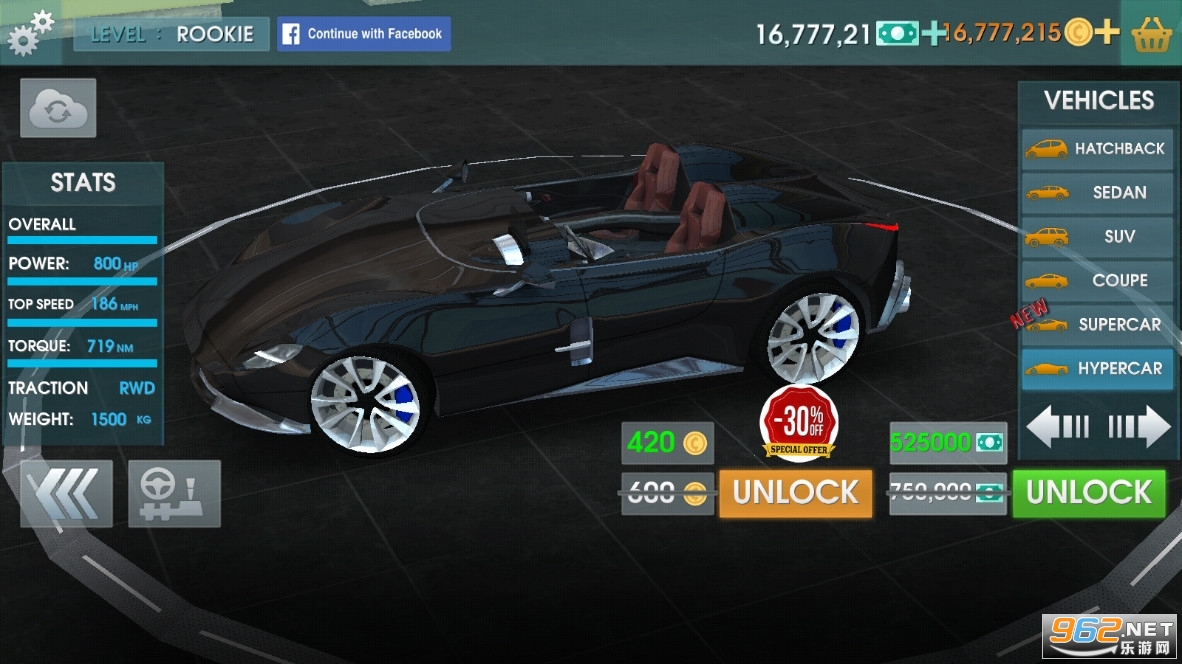Switch to the SUV category
This screenshot has width=1182, height=664.
point(1097,236)
